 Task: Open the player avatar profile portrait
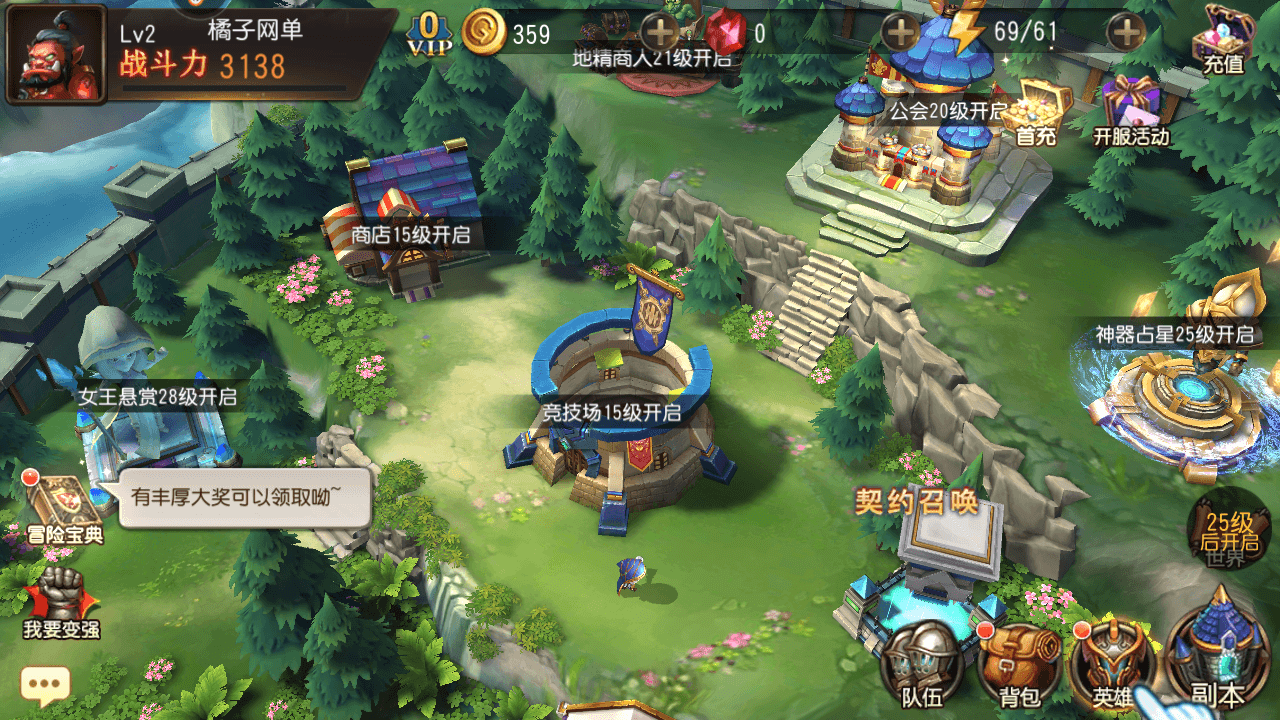(56, 54)
